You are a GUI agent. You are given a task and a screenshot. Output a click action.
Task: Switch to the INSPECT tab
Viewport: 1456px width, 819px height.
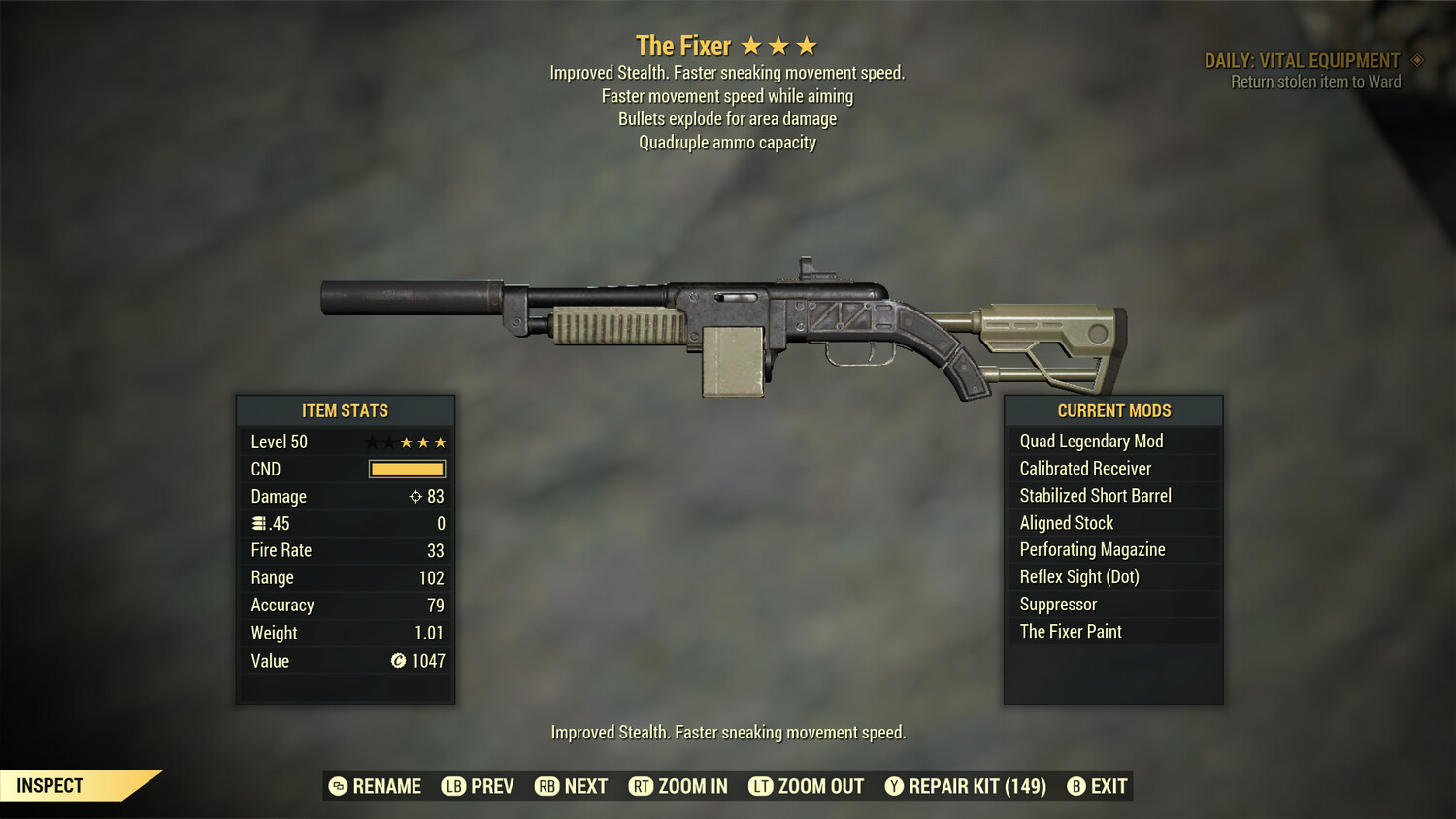coord(49,785)
